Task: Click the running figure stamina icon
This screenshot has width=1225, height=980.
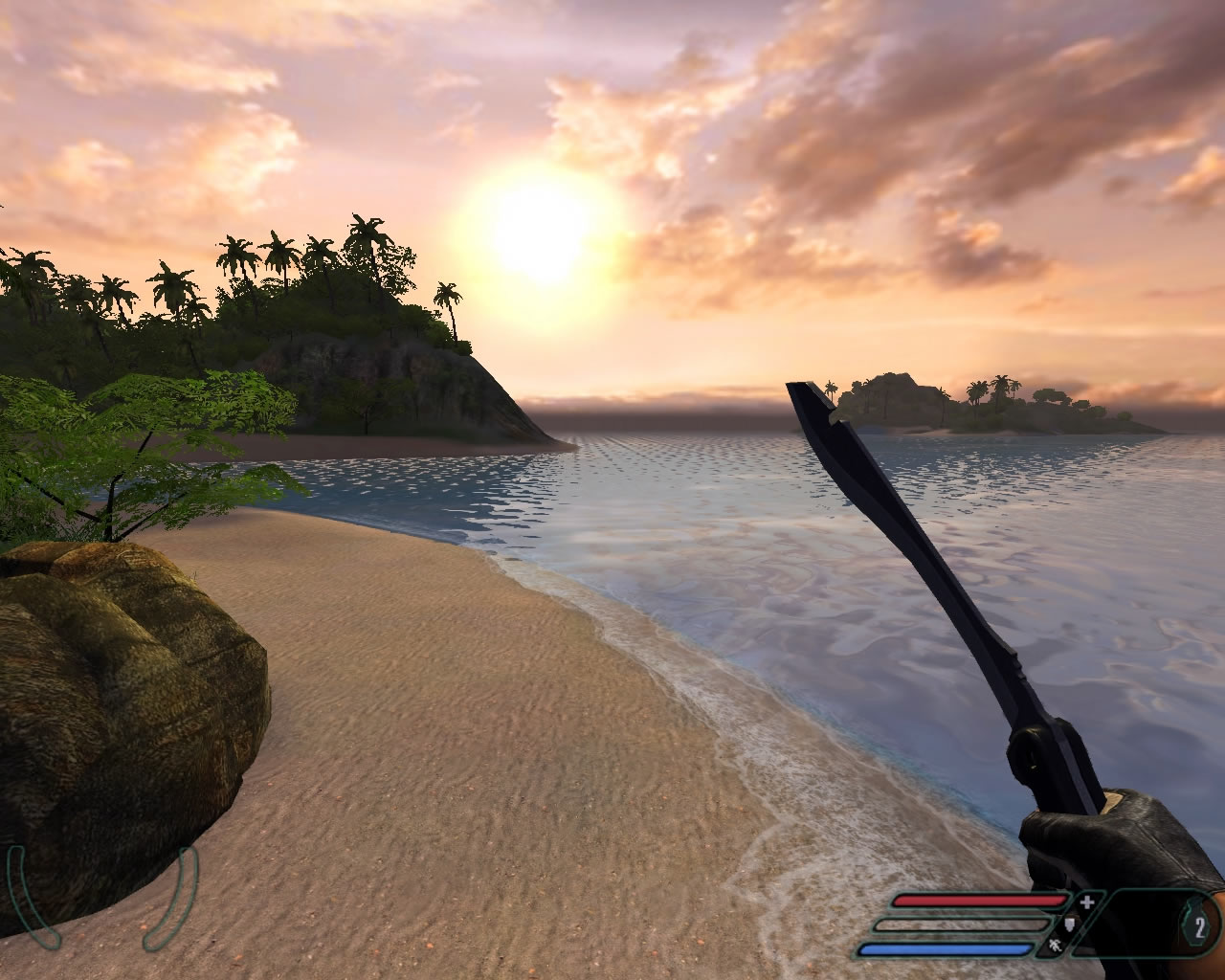Action: (1054, 947)
